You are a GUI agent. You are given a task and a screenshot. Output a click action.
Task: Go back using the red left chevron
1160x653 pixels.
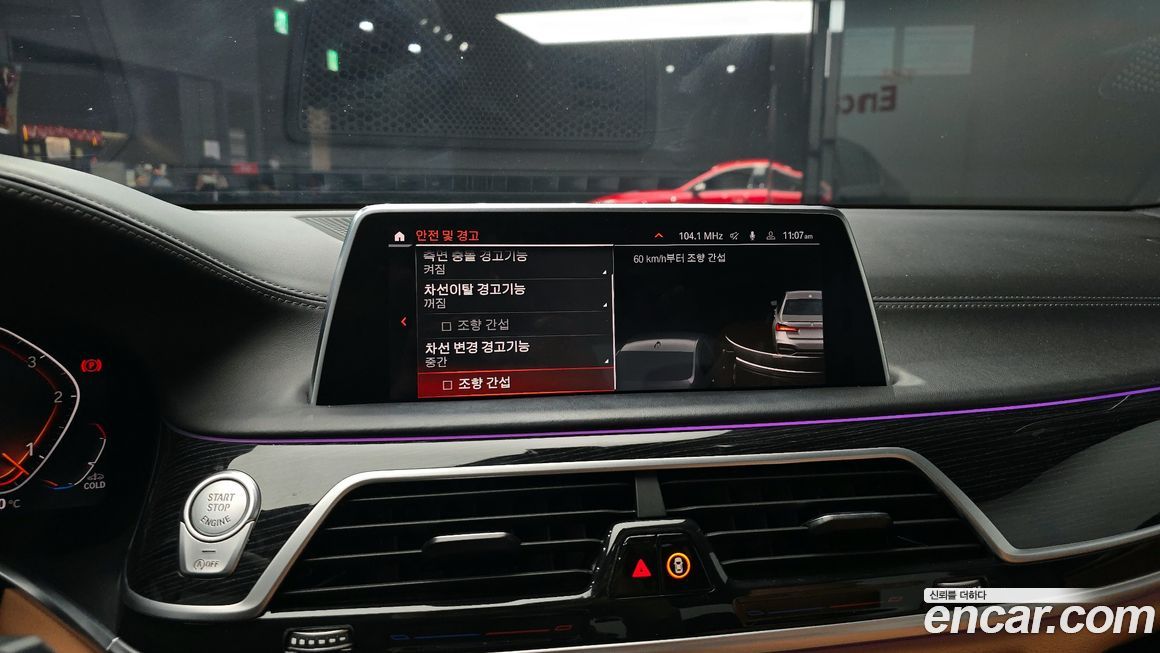(x=403, y=322)
